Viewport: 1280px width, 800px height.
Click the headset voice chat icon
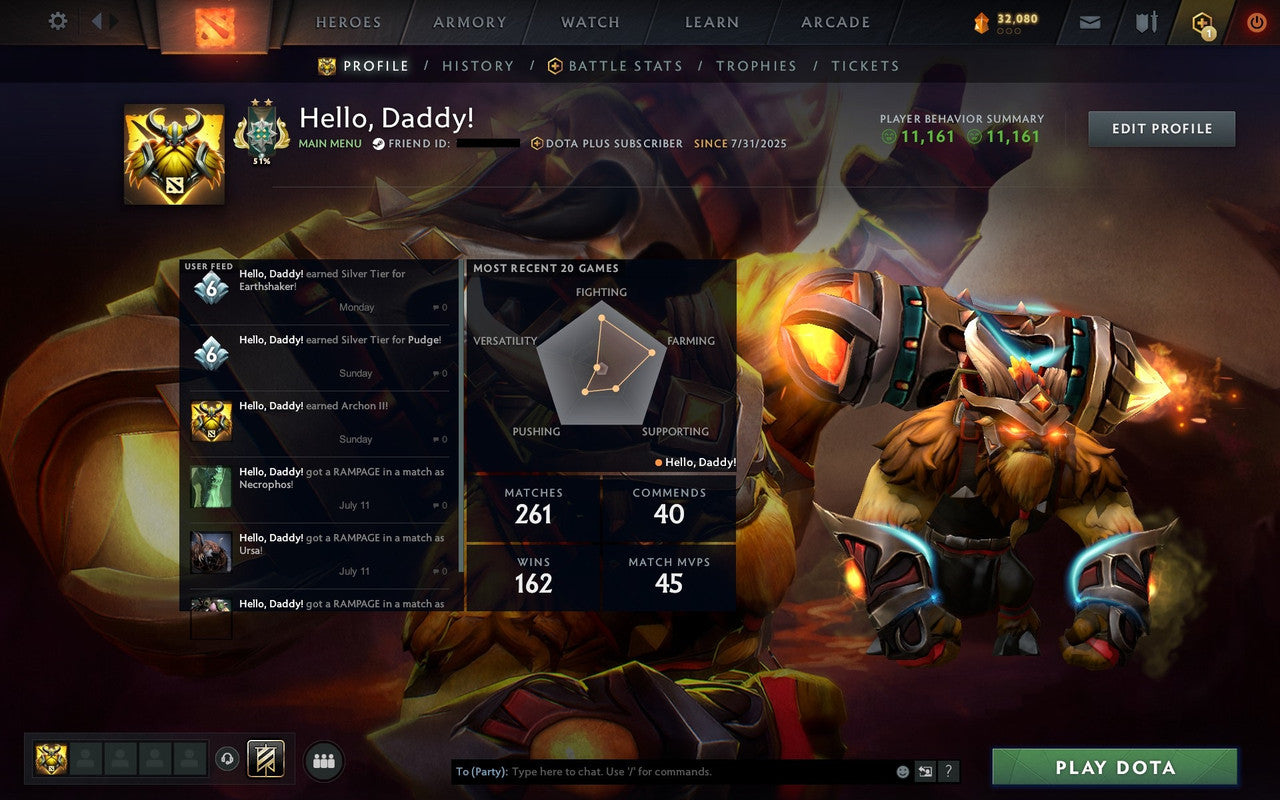[x=226, y=759]
